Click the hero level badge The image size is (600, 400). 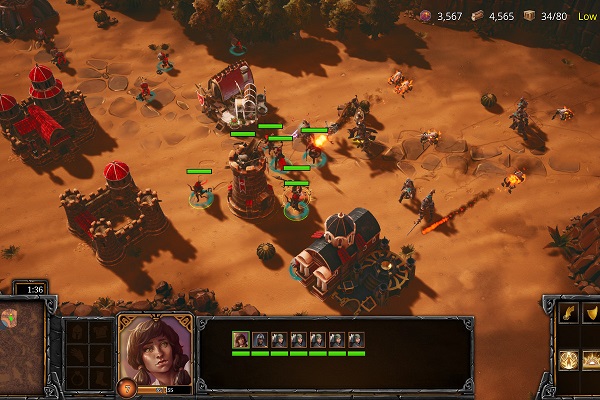[x=127, y=387]
